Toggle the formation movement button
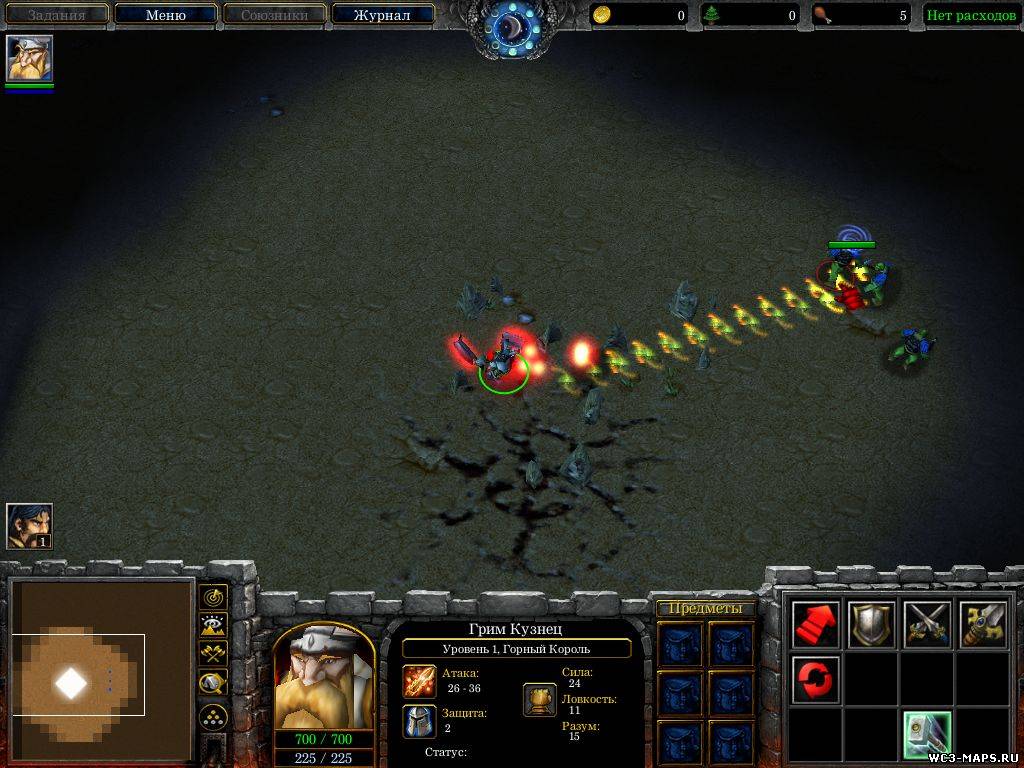 (213, 716)
